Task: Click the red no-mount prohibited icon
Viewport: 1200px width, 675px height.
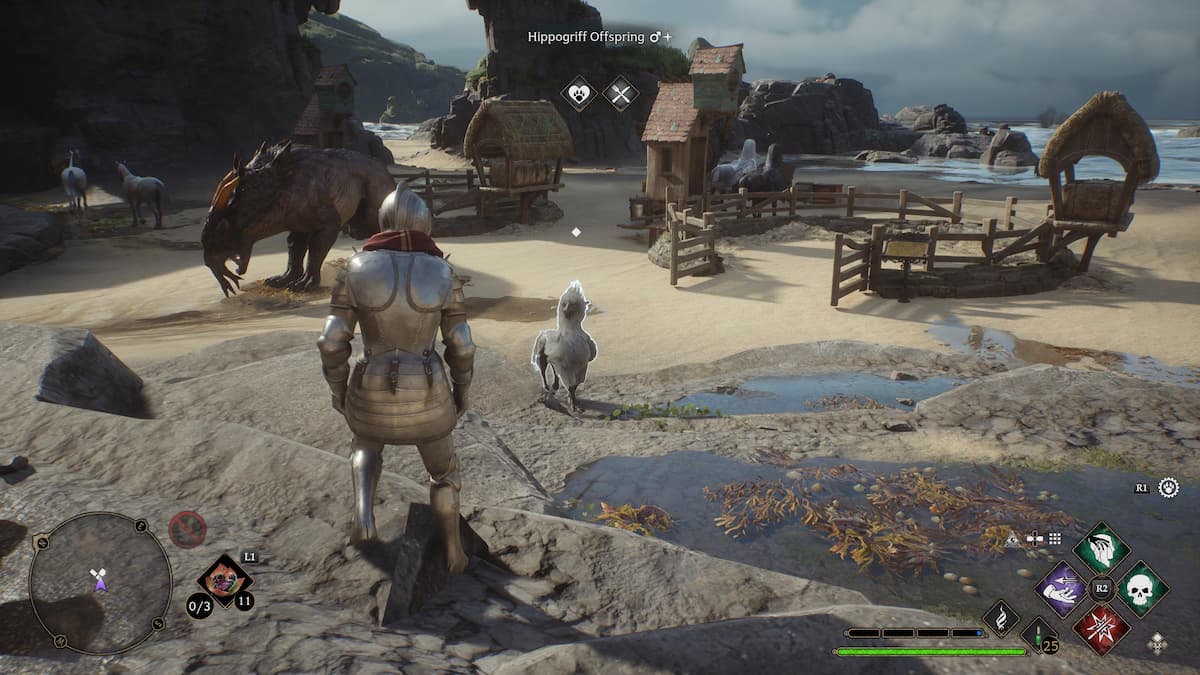Action: 187,529
